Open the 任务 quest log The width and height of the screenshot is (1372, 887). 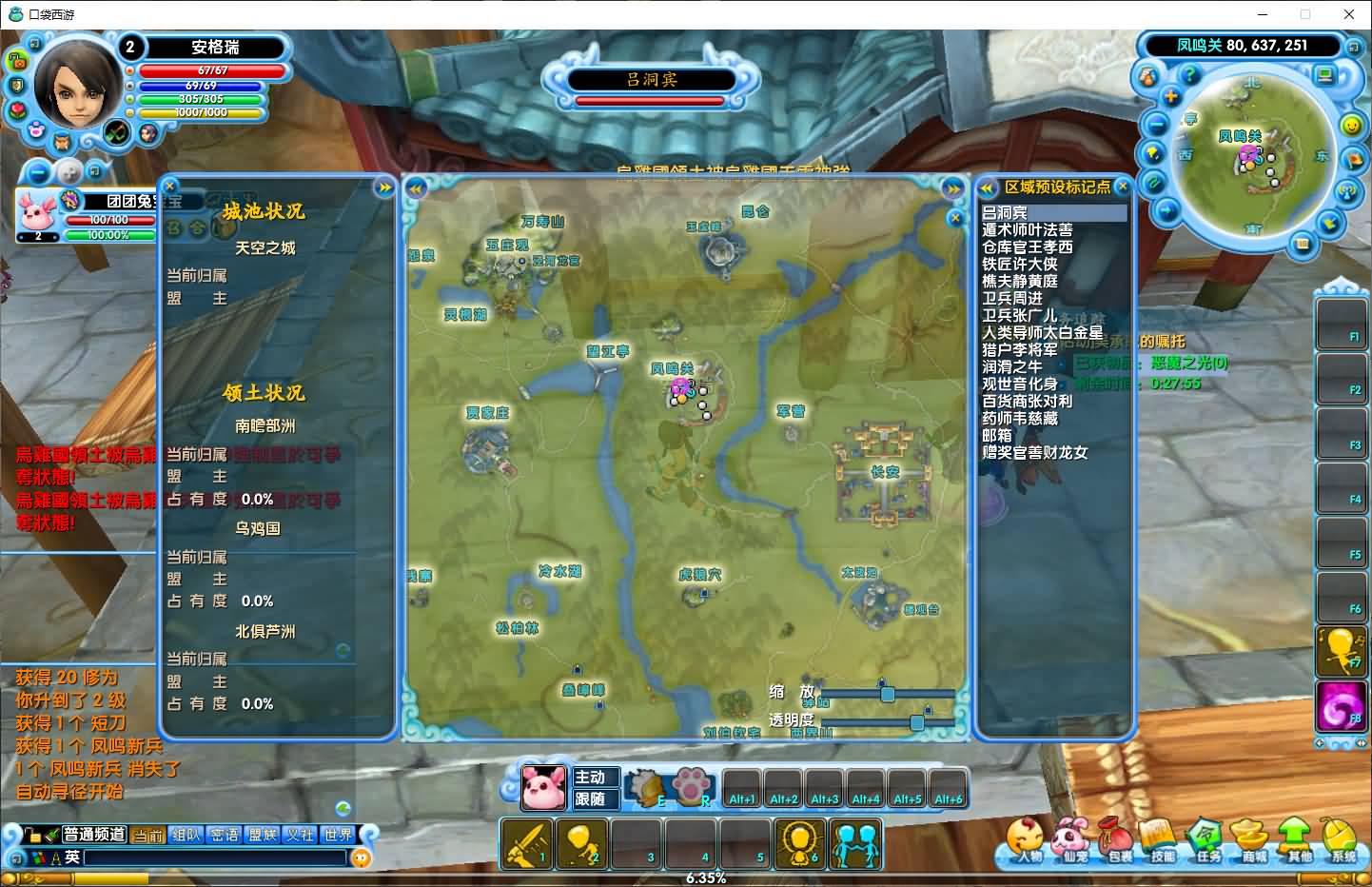pos(1206,841)
